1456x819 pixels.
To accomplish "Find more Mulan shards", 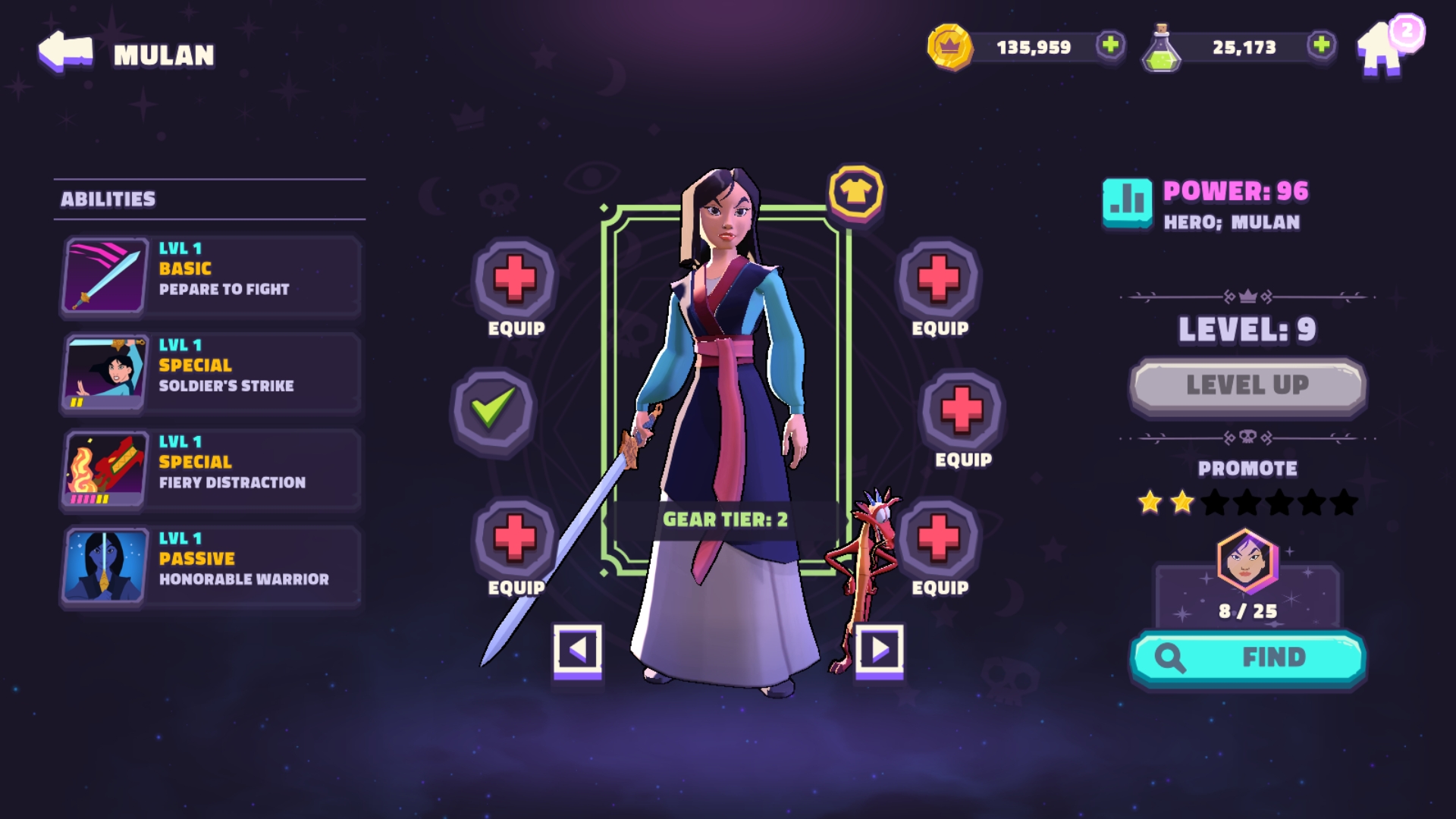I will click(1247, 657).
